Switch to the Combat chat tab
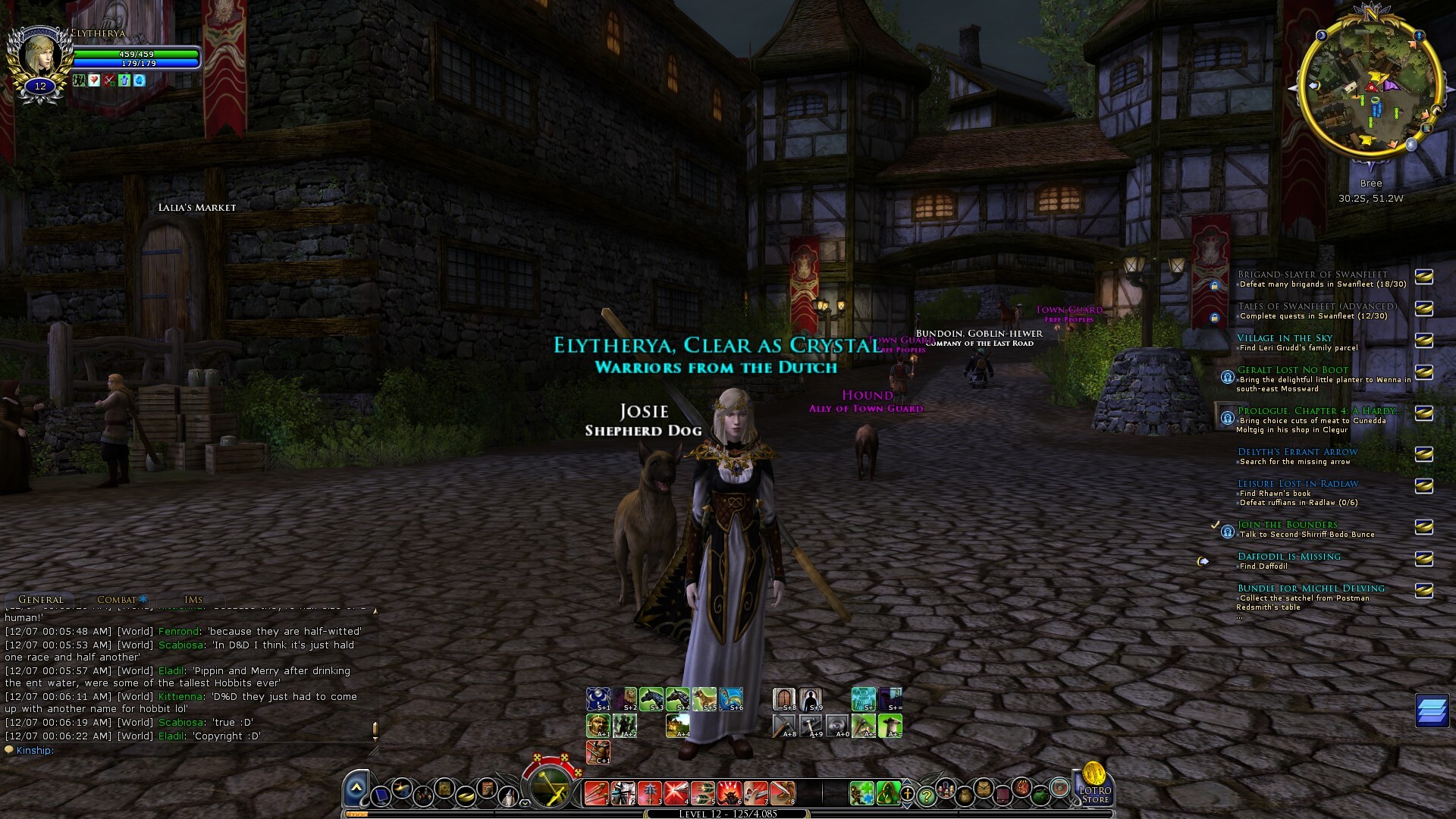The image size is (1456, 819). [118, 599]
